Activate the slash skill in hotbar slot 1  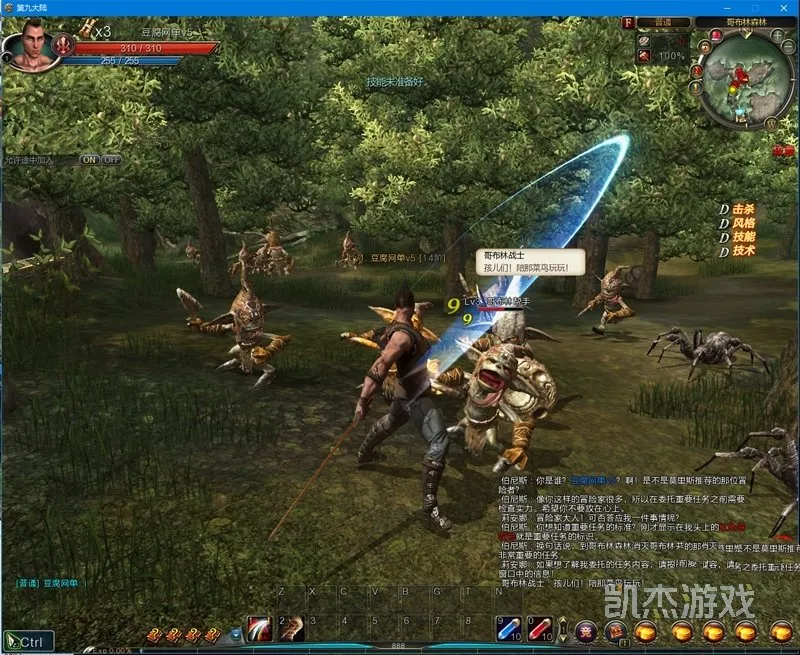260,628
